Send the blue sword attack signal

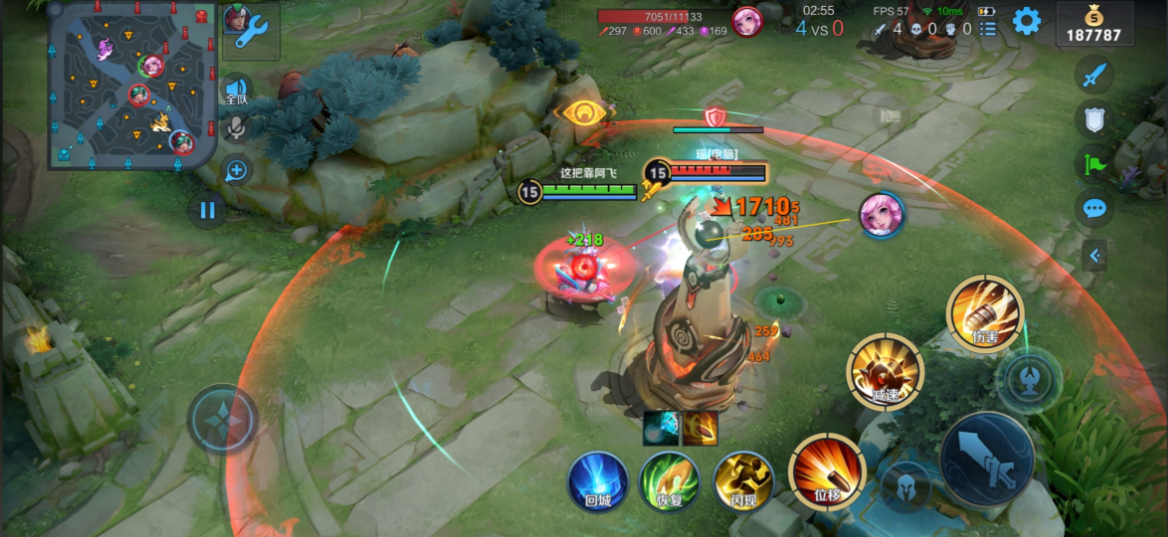1095,76
